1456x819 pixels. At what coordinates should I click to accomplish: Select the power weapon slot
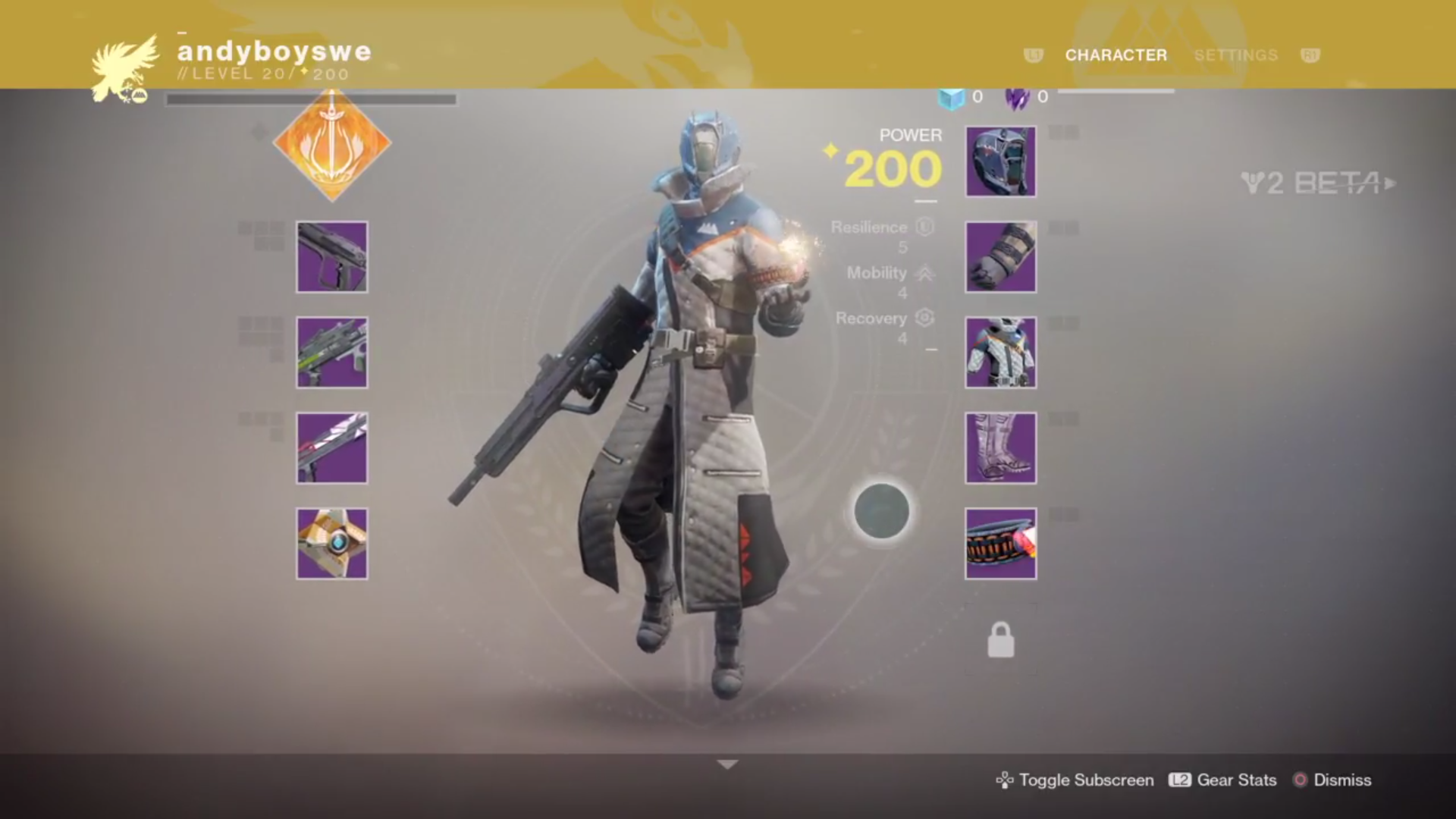[332, 448]
